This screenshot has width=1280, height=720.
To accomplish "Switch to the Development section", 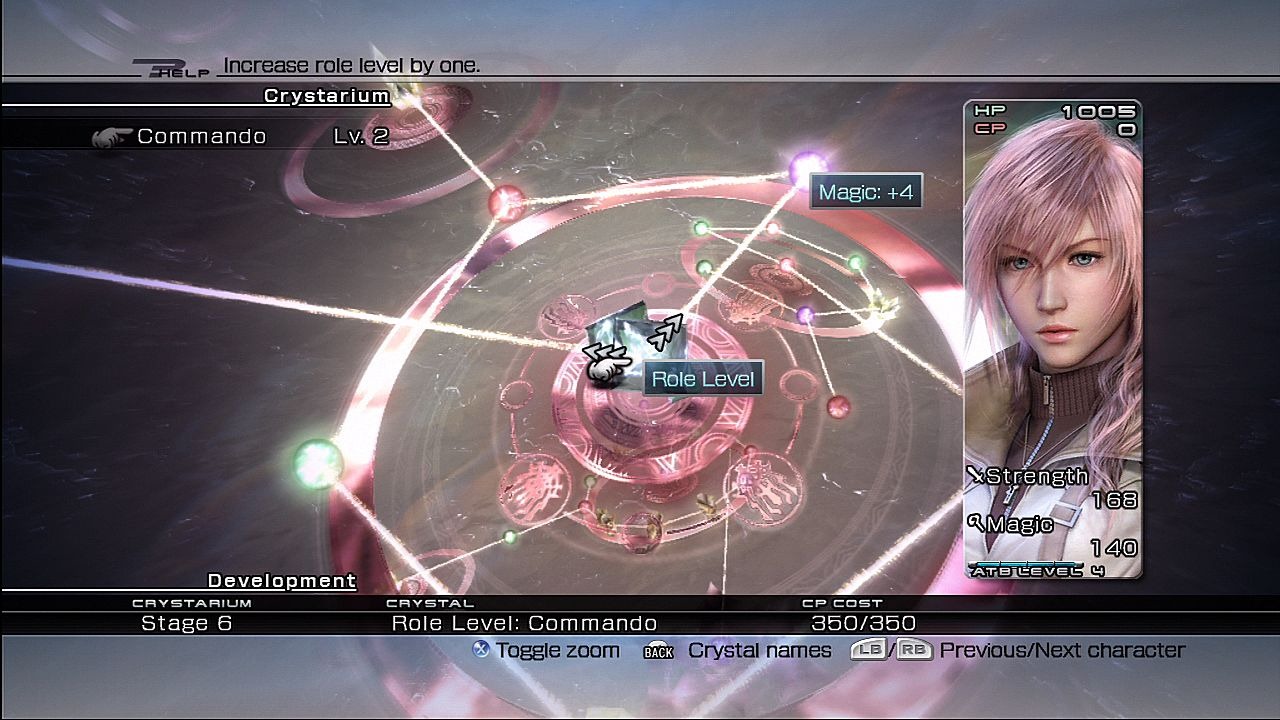I will 281,581.
